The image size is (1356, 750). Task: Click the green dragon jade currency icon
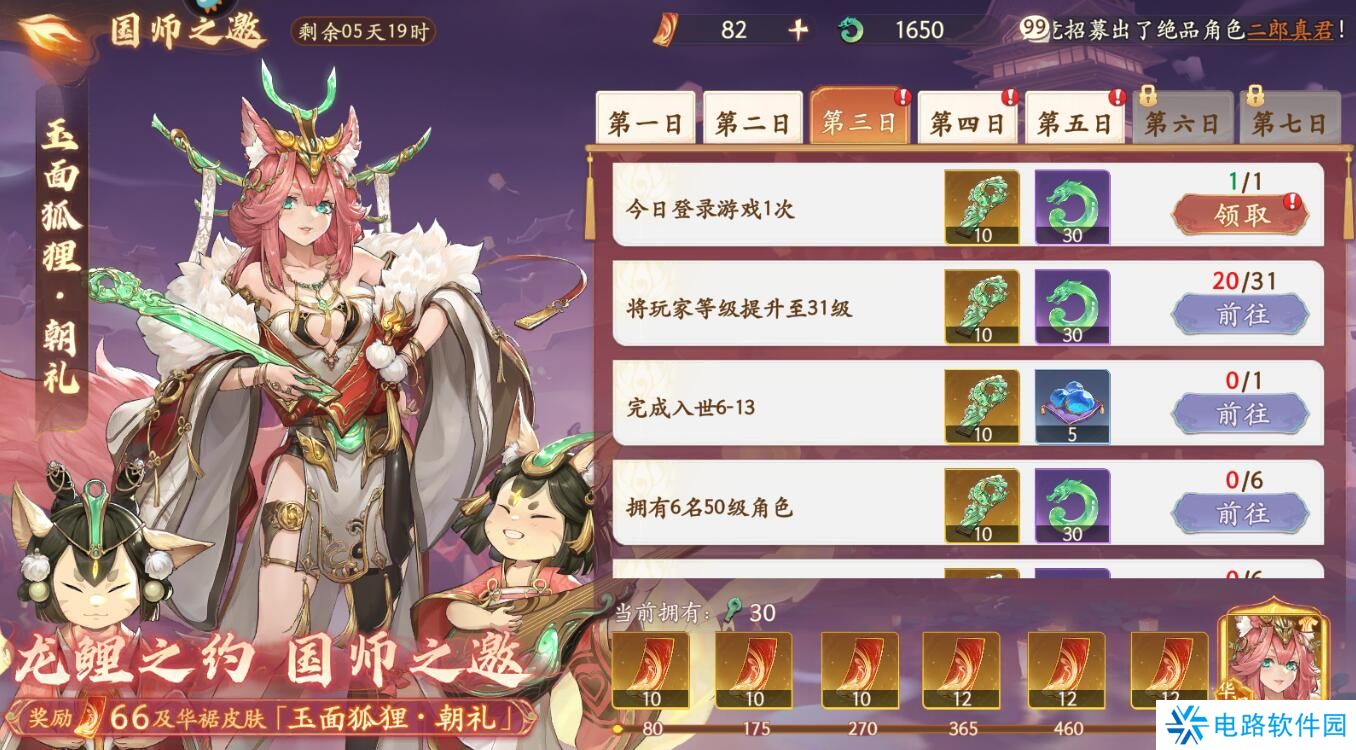tap(849, 30)
